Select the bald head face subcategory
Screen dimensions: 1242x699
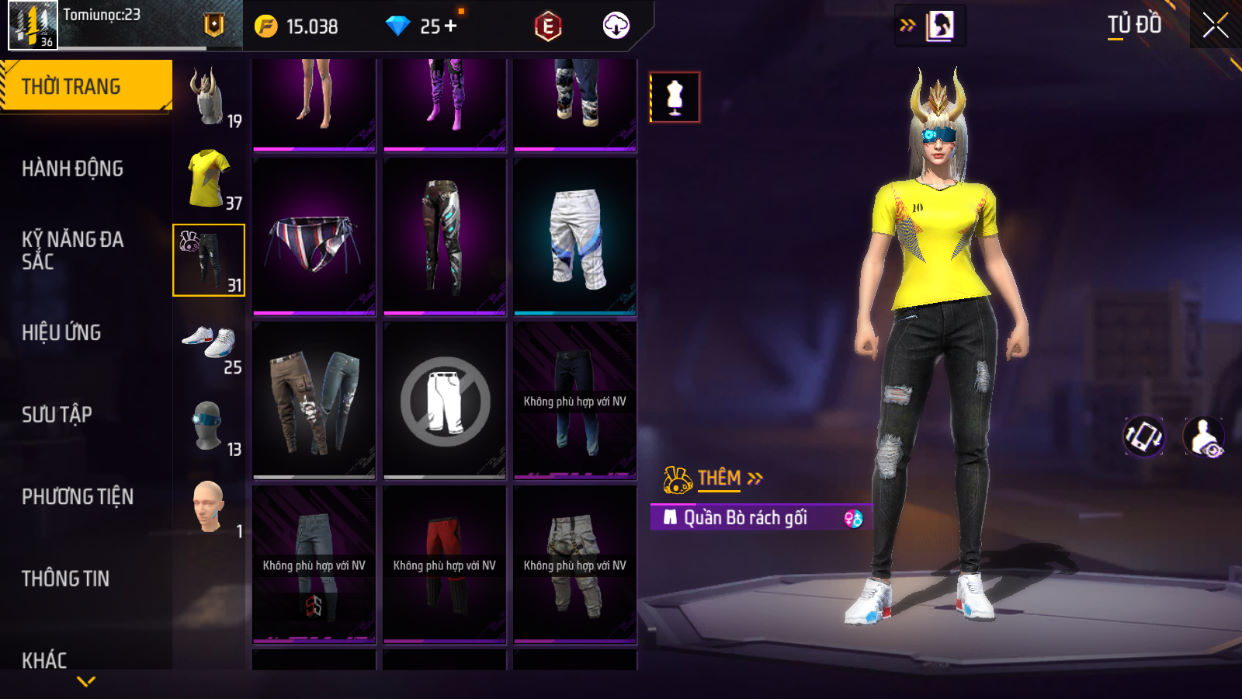coord(208,506)
